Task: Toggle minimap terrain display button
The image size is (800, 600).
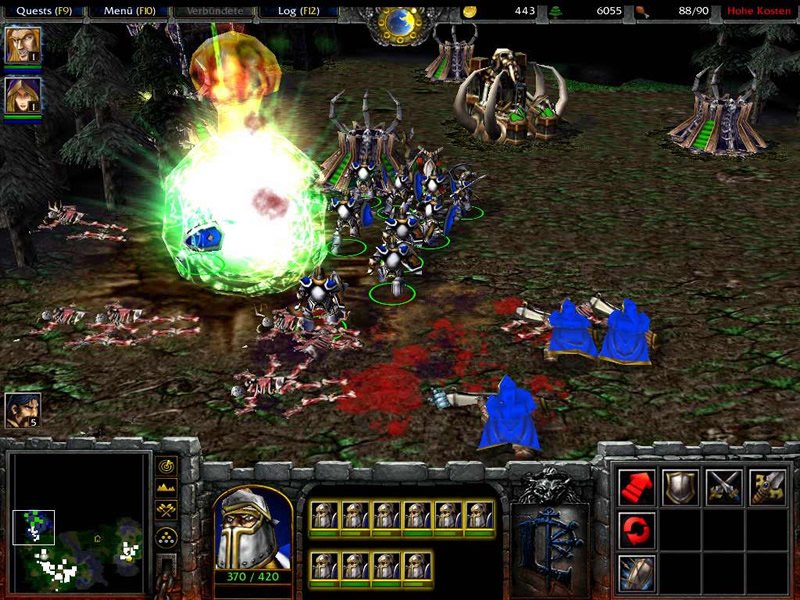Action: click(x=166, y=490)
